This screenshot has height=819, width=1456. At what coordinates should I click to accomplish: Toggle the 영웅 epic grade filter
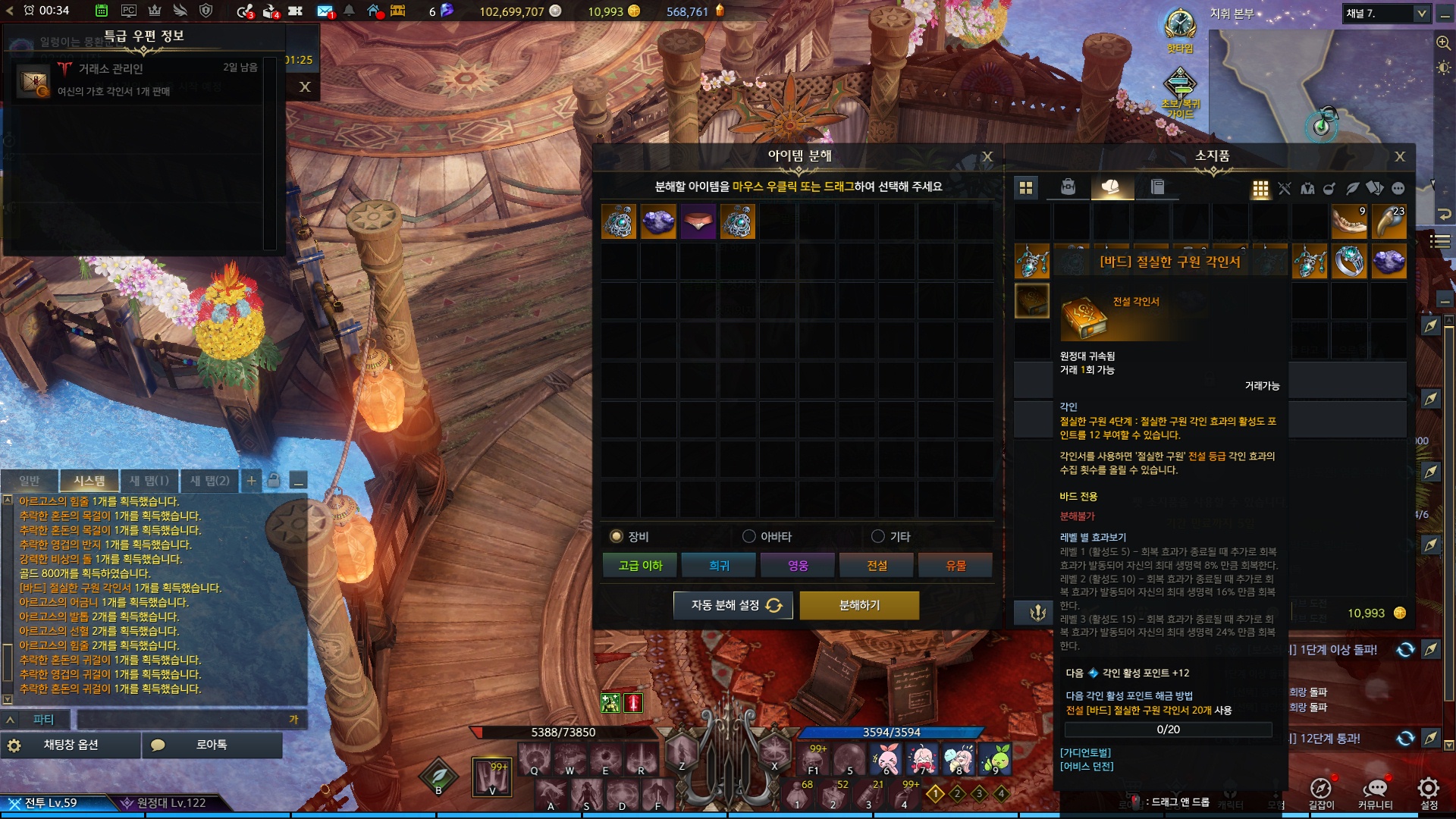click(x=798, y=566)
